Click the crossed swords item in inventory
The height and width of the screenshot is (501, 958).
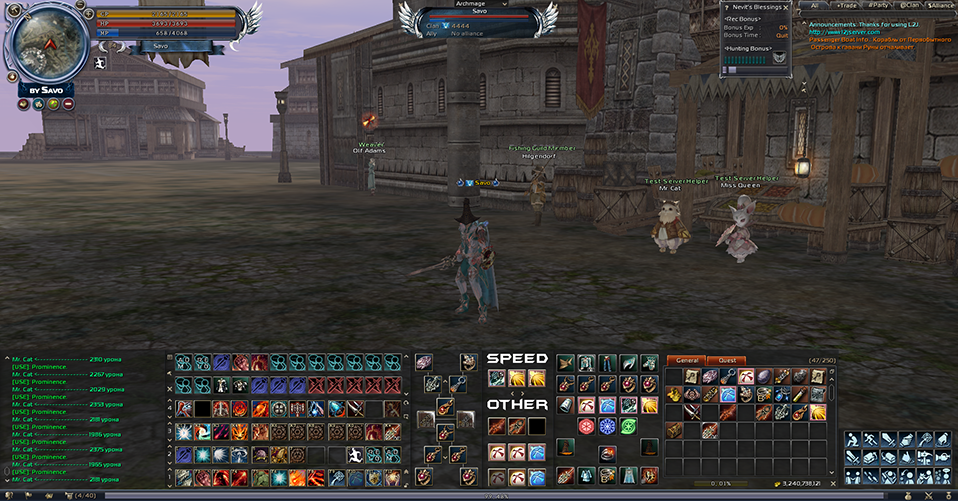point(691,412)
